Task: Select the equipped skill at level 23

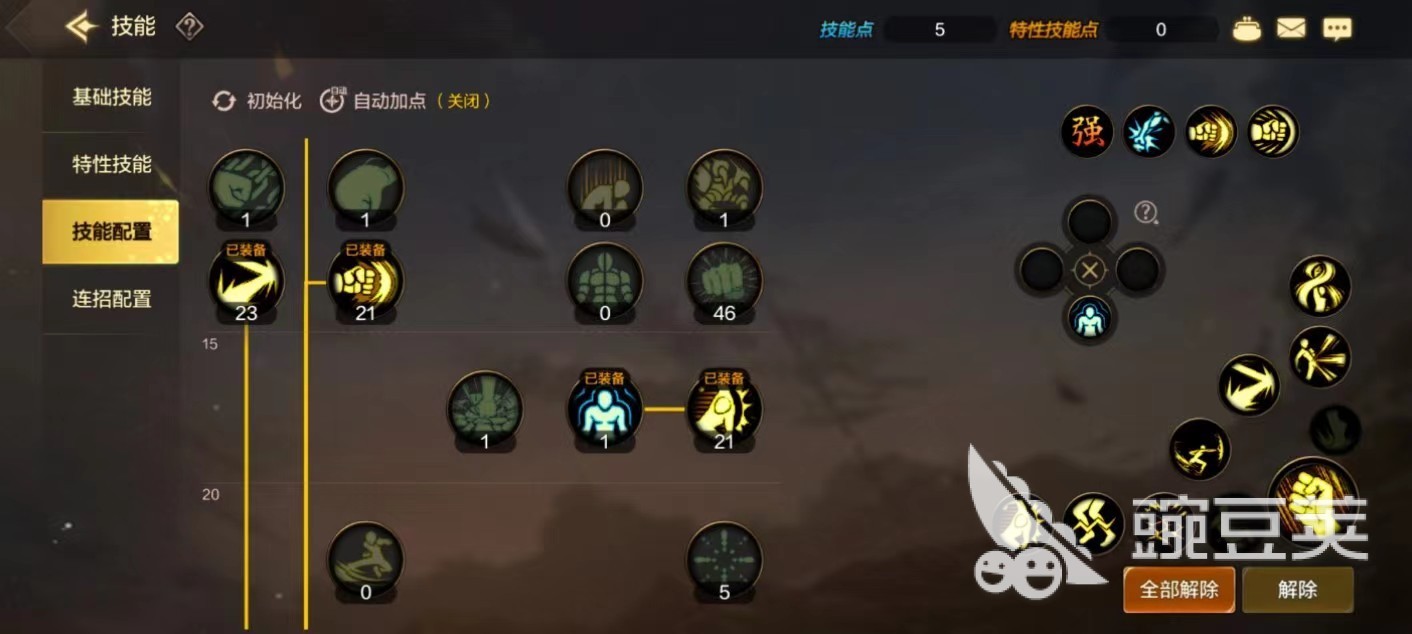Action: (x=246, y=281)
